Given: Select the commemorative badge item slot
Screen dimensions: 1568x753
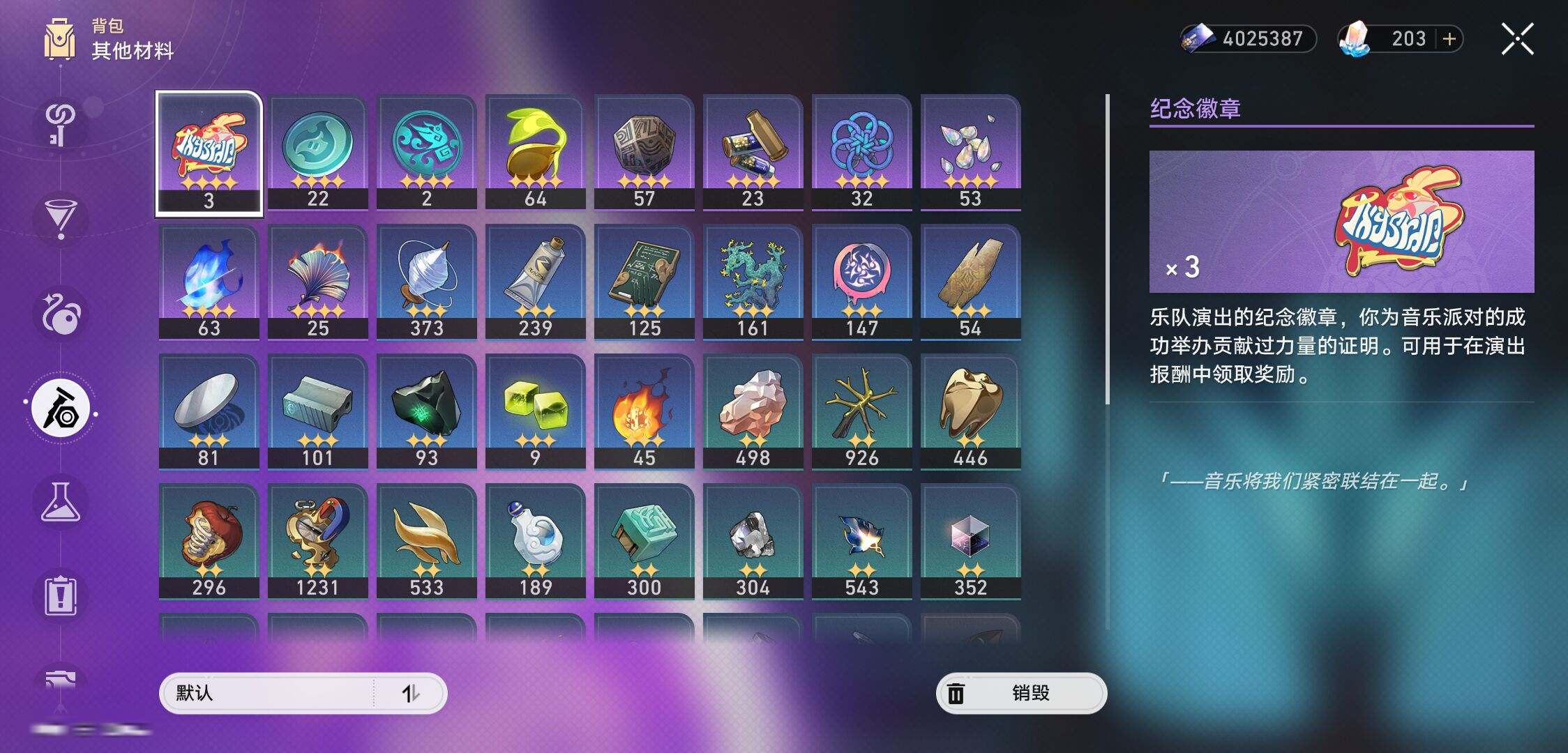Looking at the screenshot, I should coord(209,153).
